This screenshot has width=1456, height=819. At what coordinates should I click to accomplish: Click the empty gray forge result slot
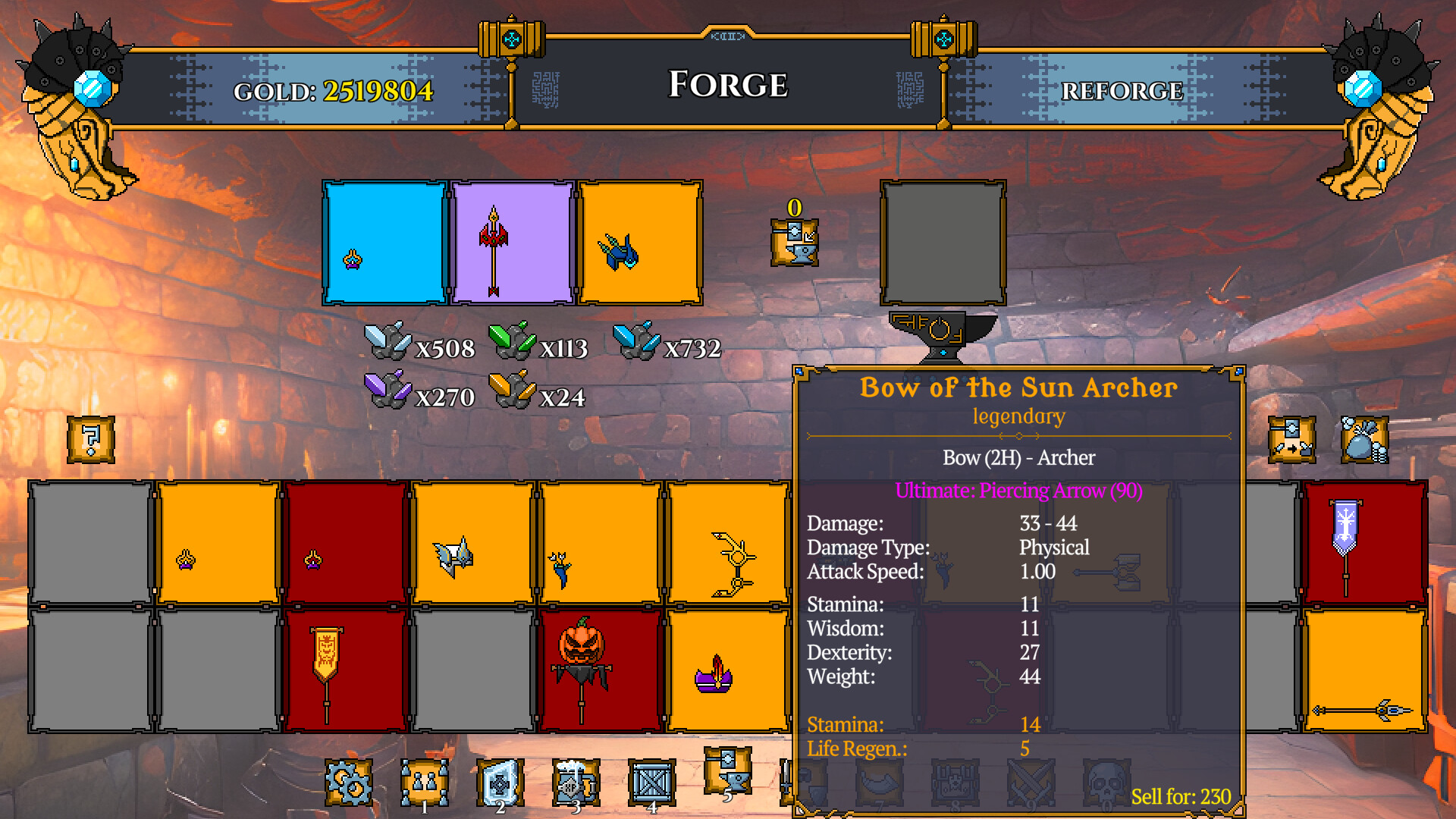point(943,241)
